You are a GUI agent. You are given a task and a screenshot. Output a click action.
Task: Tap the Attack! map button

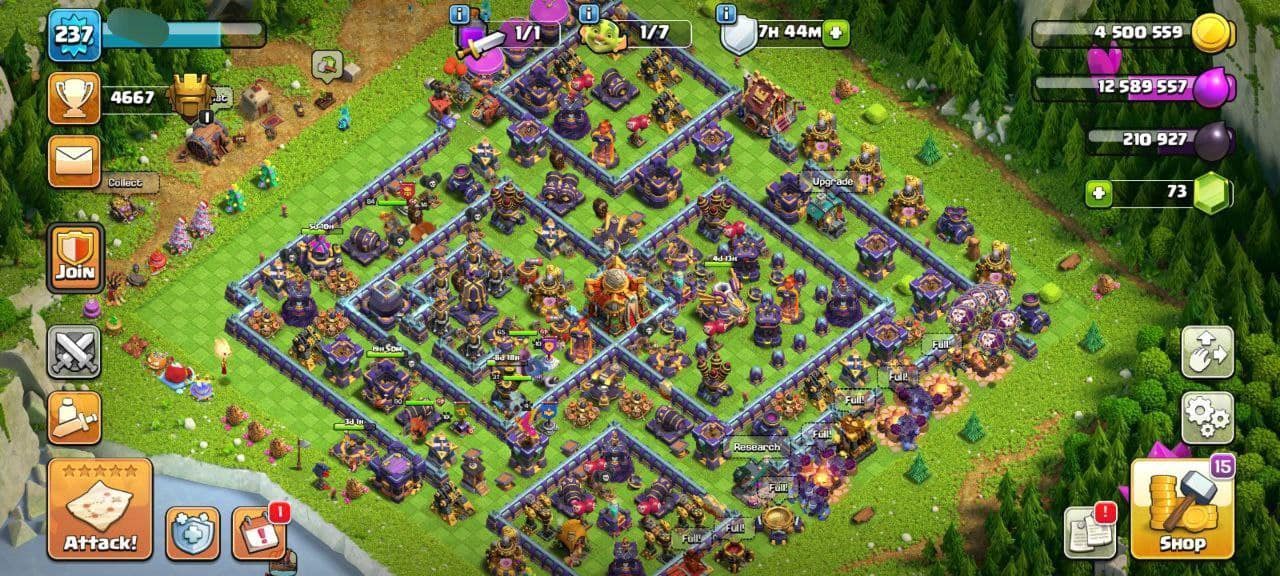coord(99,509)
